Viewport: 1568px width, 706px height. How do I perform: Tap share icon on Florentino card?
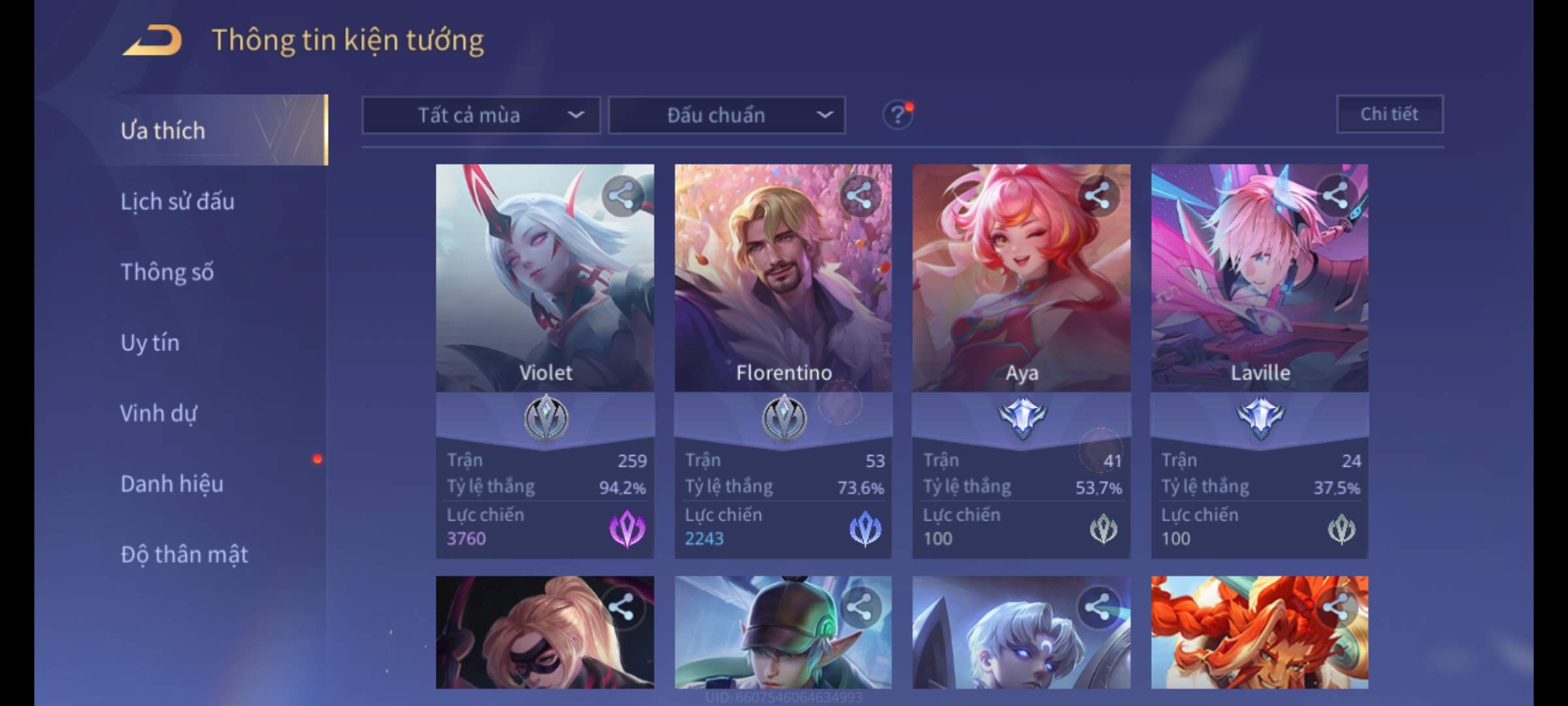859,195
